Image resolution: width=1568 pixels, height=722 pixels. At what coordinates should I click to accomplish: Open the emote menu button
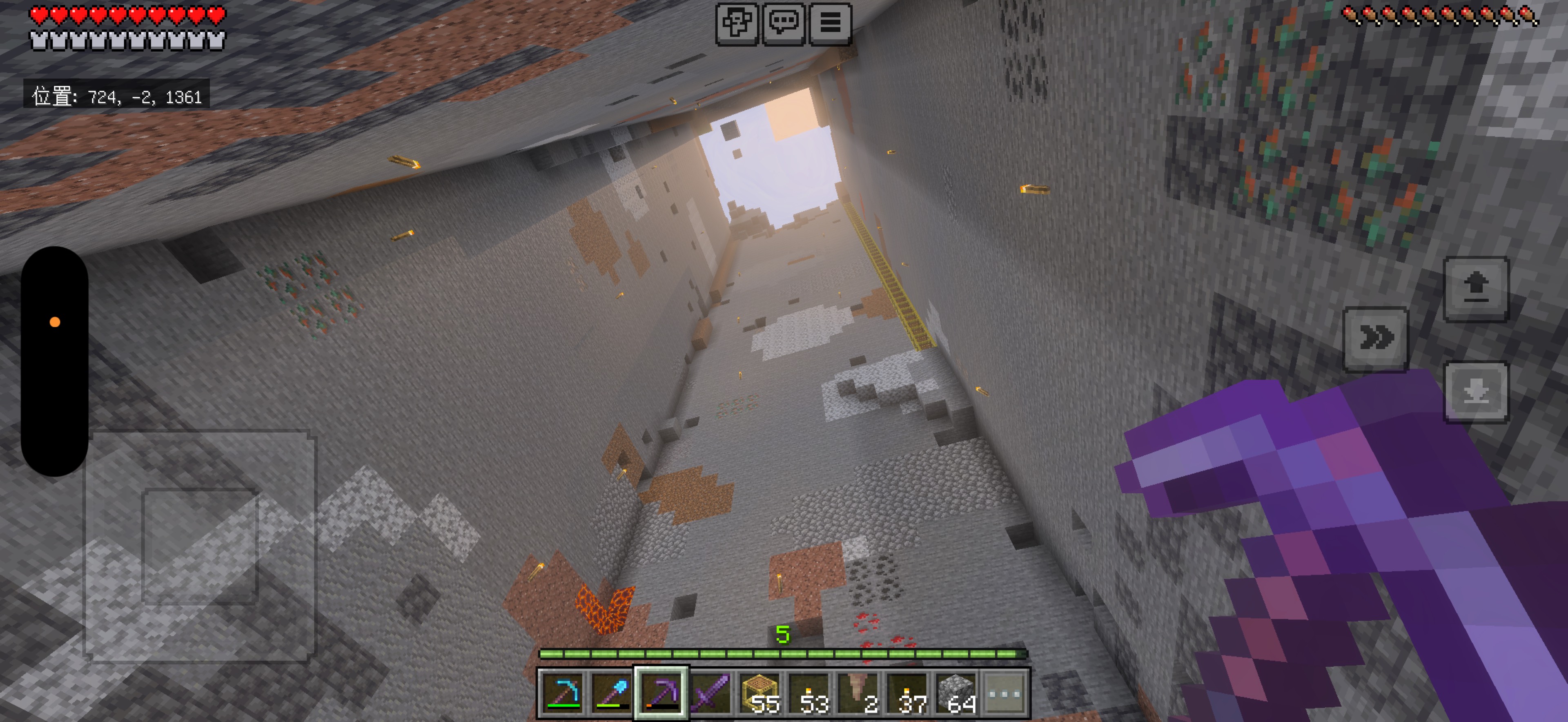(737, 24)
